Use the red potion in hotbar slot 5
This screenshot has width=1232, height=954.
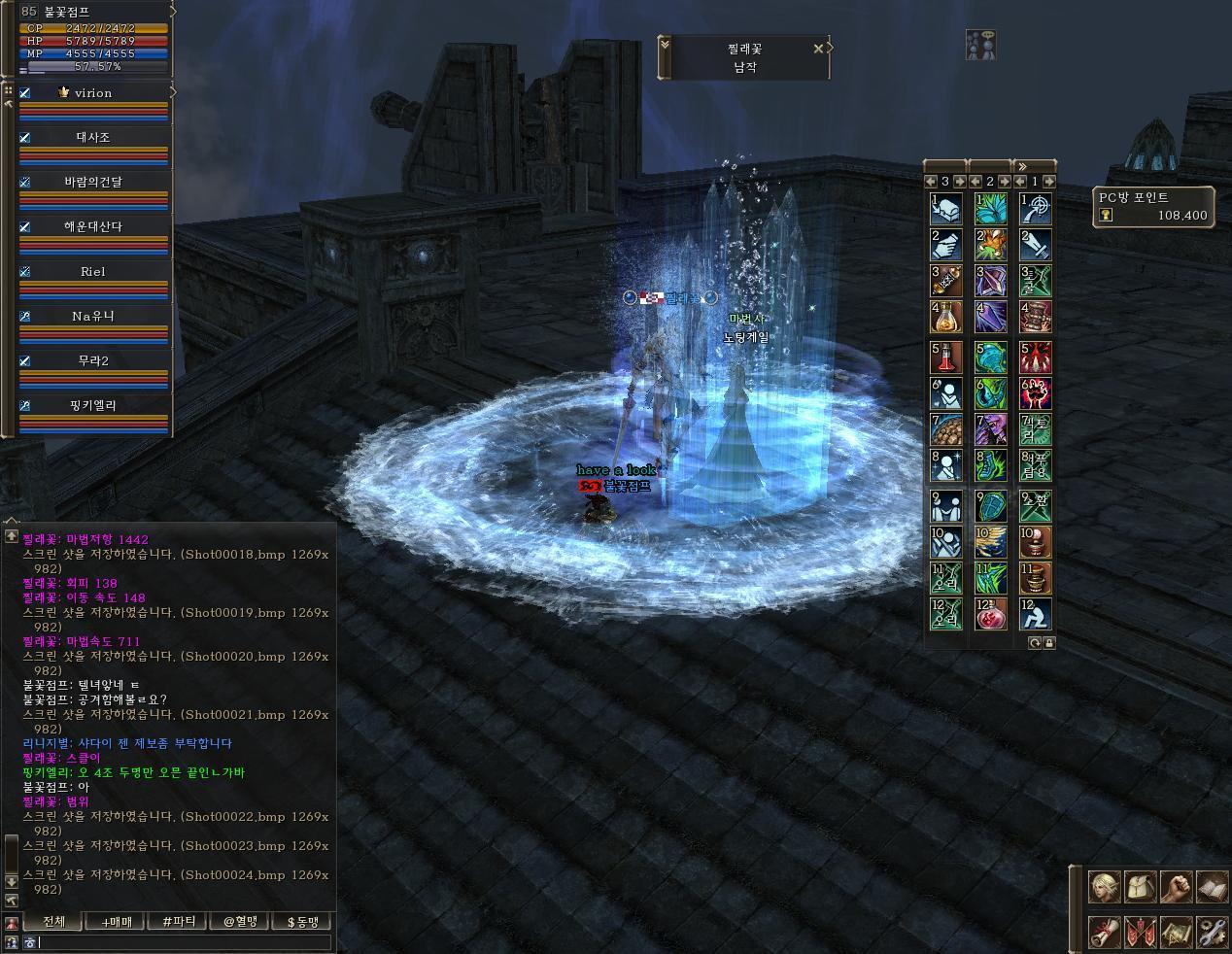(x=946, y=357)
